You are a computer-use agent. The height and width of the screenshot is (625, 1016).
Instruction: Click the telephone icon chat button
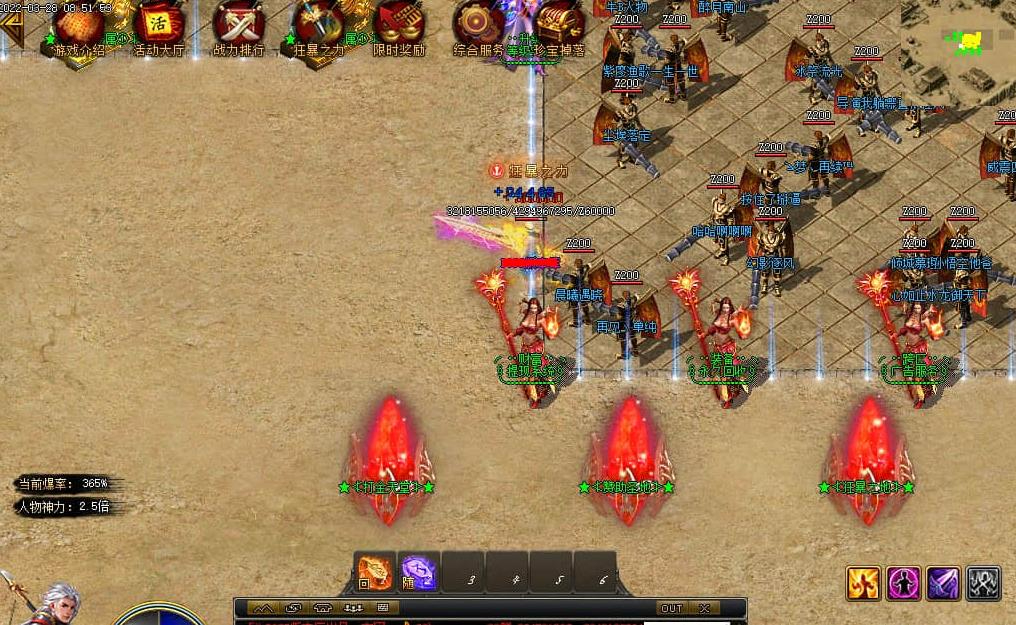pos(323,608)
